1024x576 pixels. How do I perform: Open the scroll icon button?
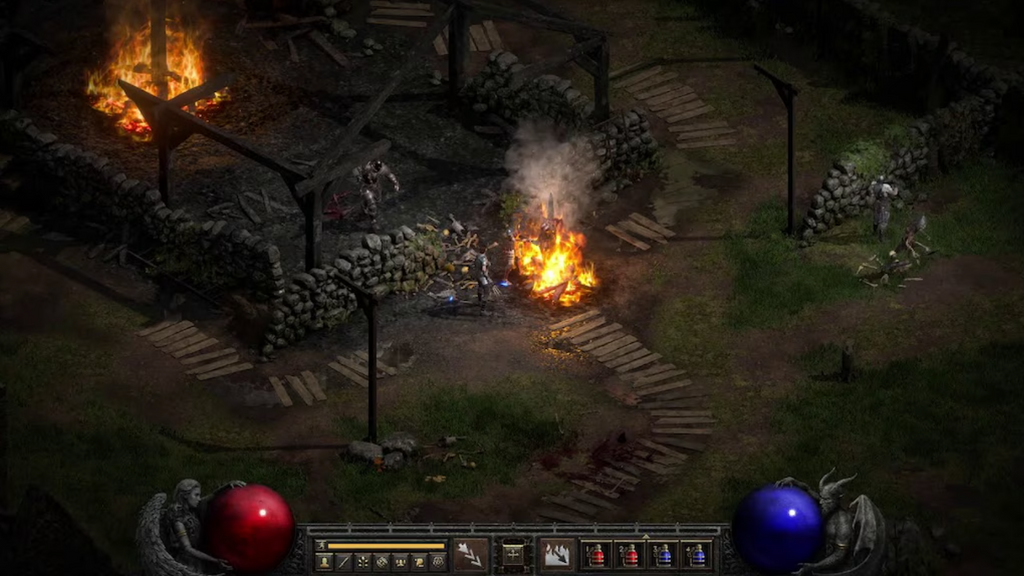419,562
